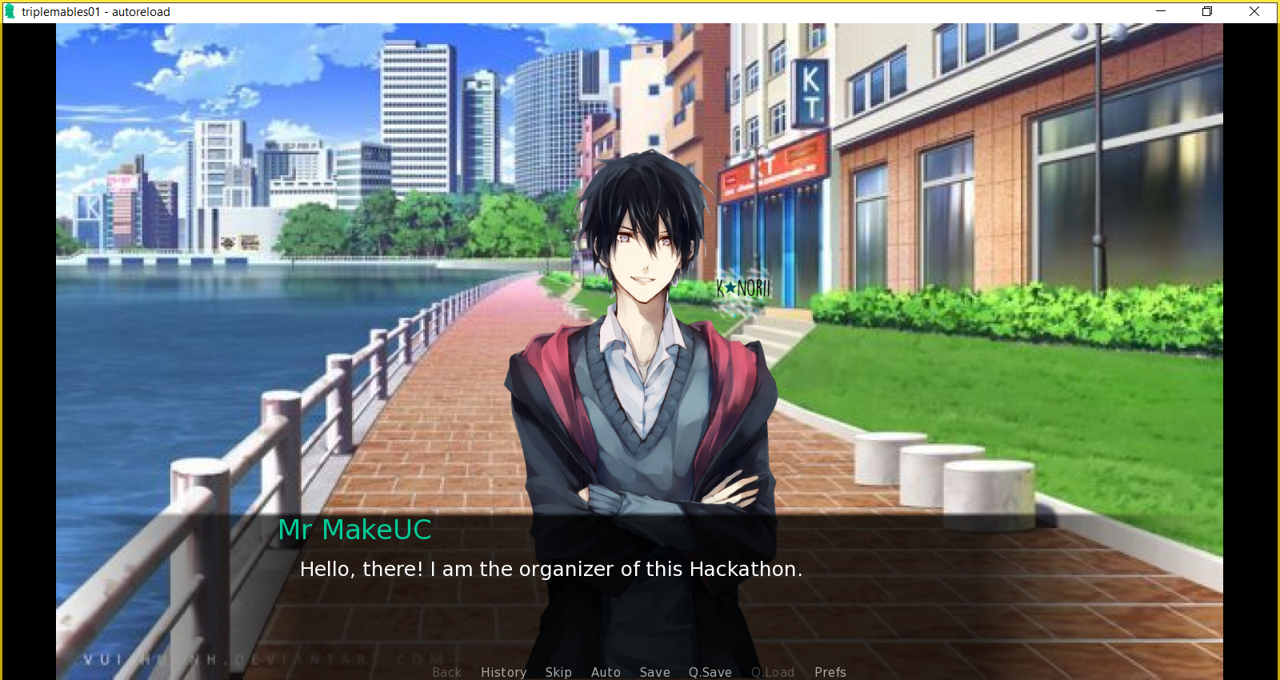Screen dimensions: 1280x680
Task: Open the History log
Action: (x=503, y=672)
